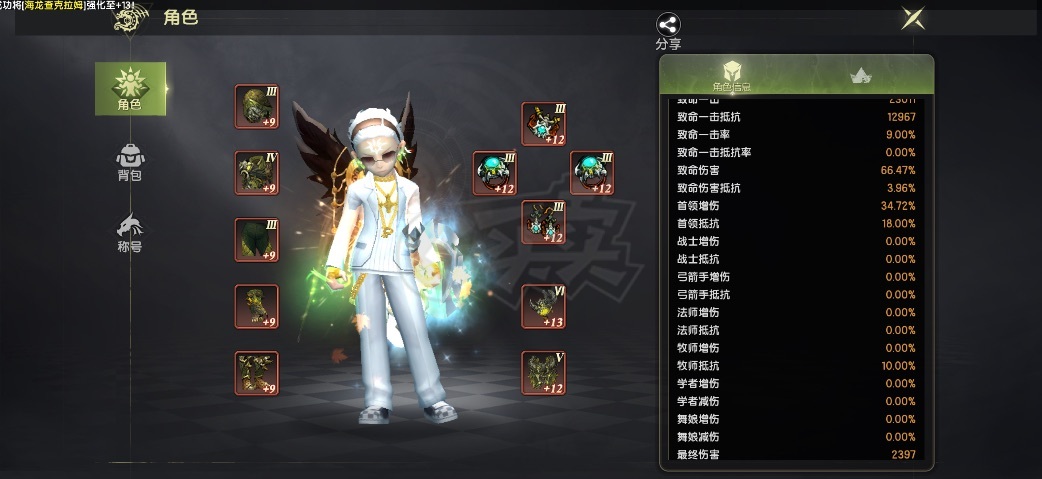
Task: View the +9 gloves equipment slot
Action: click(256, 307)
